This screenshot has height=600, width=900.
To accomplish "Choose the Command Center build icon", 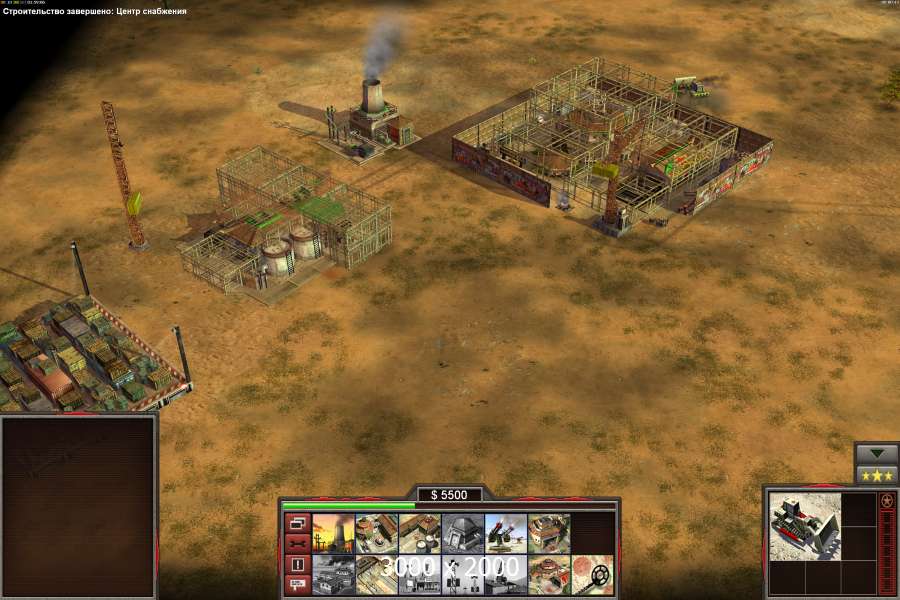I will coord(548,574).
